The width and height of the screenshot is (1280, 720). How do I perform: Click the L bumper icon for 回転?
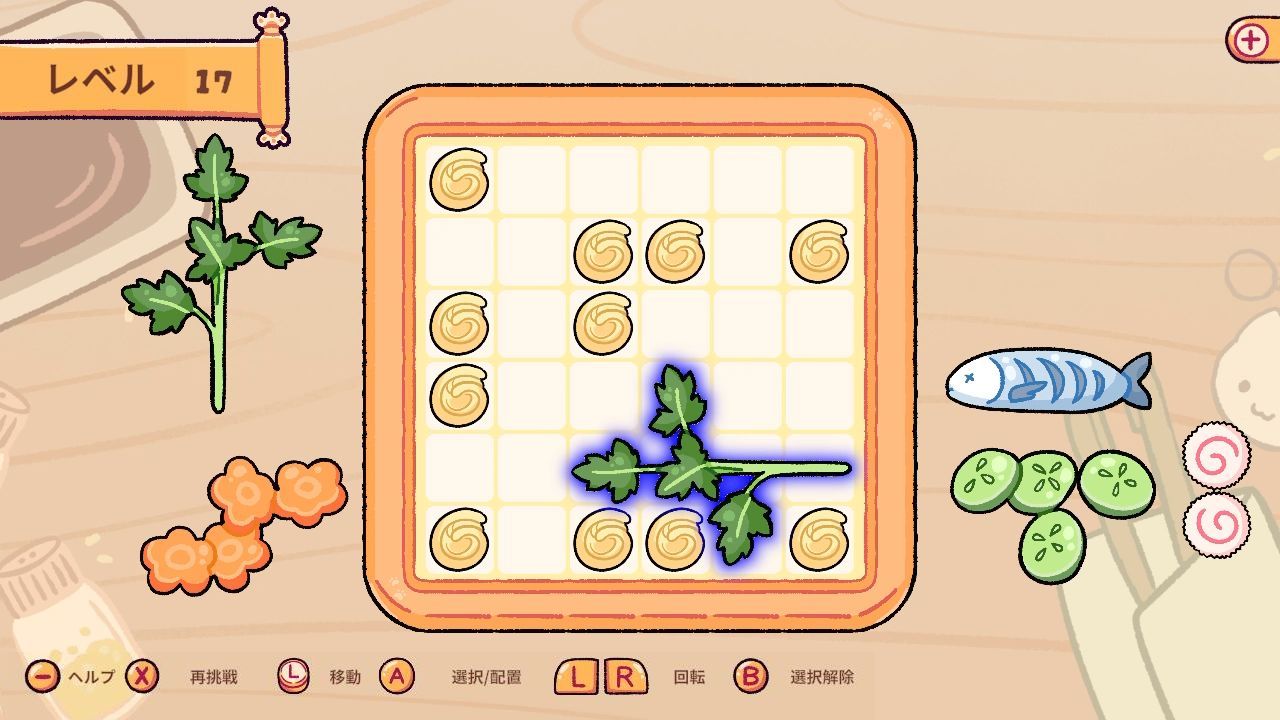[x=574, y=674]
